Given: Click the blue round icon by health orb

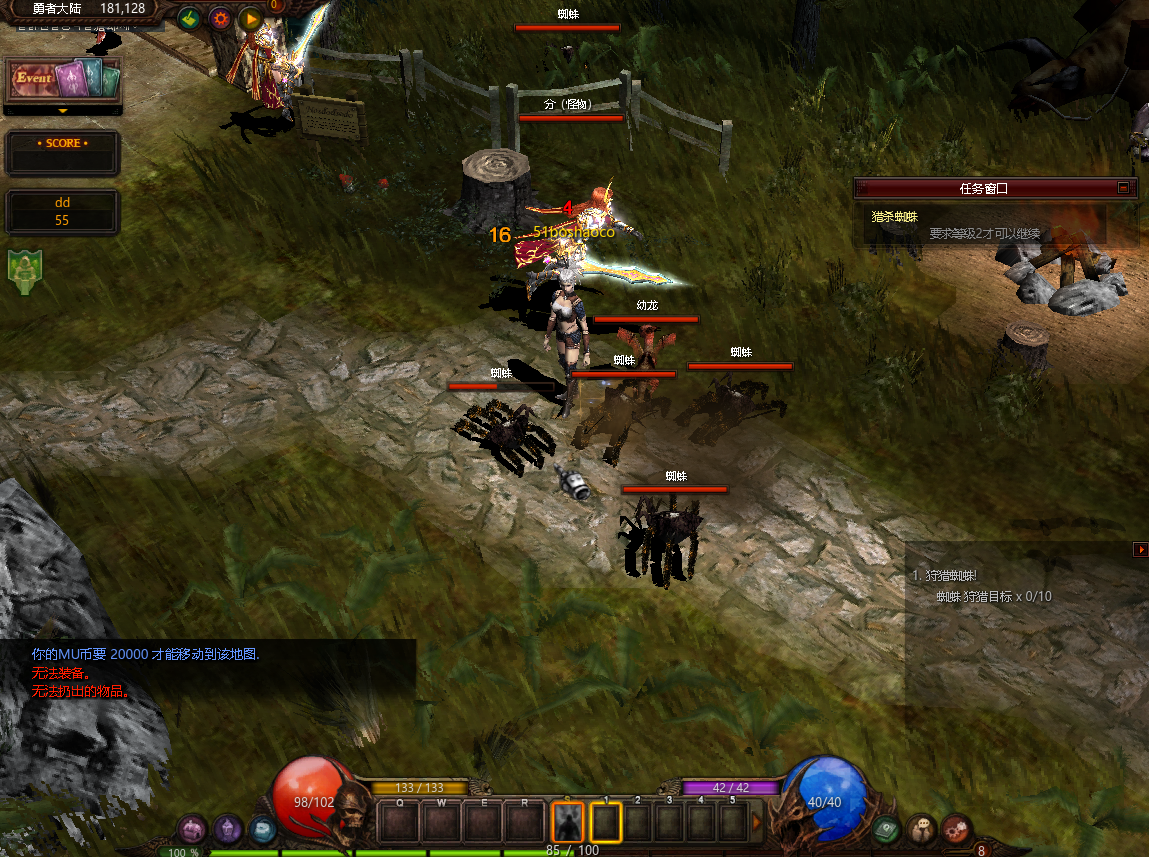Looking at the screenshot, I should point(262,829).
